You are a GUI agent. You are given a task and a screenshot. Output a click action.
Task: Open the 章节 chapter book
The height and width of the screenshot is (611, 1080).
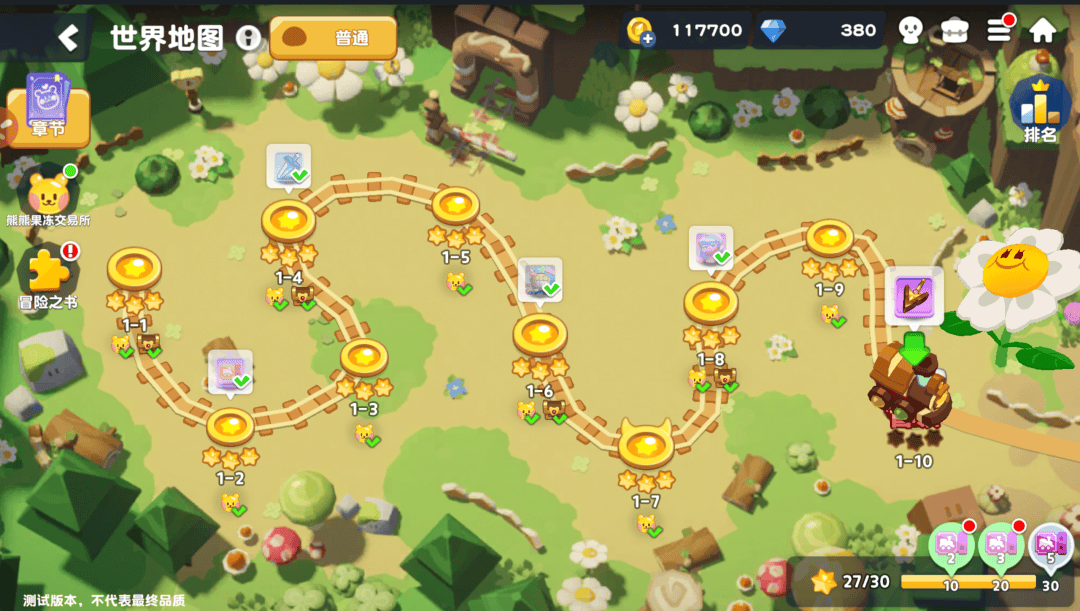point(47,111)
